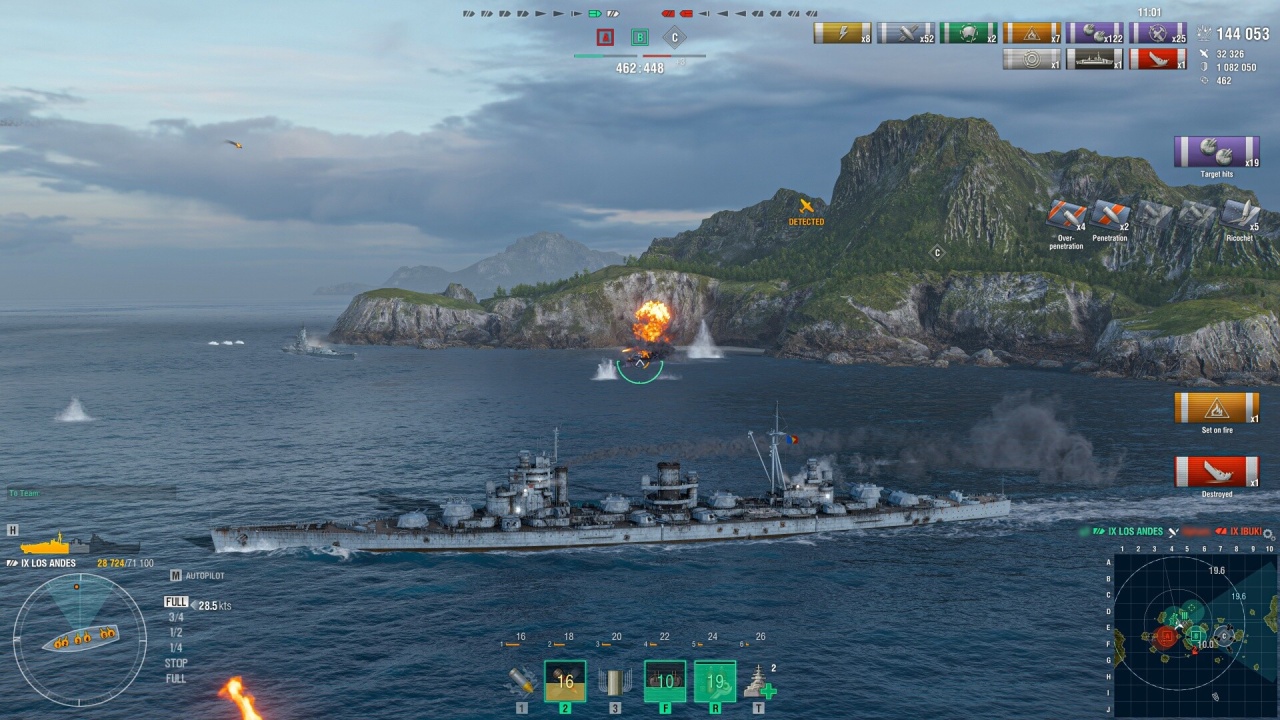Click the purple x122 hits ribbon
Viewport: 1280px width, 720px height.
(1094, 33)
